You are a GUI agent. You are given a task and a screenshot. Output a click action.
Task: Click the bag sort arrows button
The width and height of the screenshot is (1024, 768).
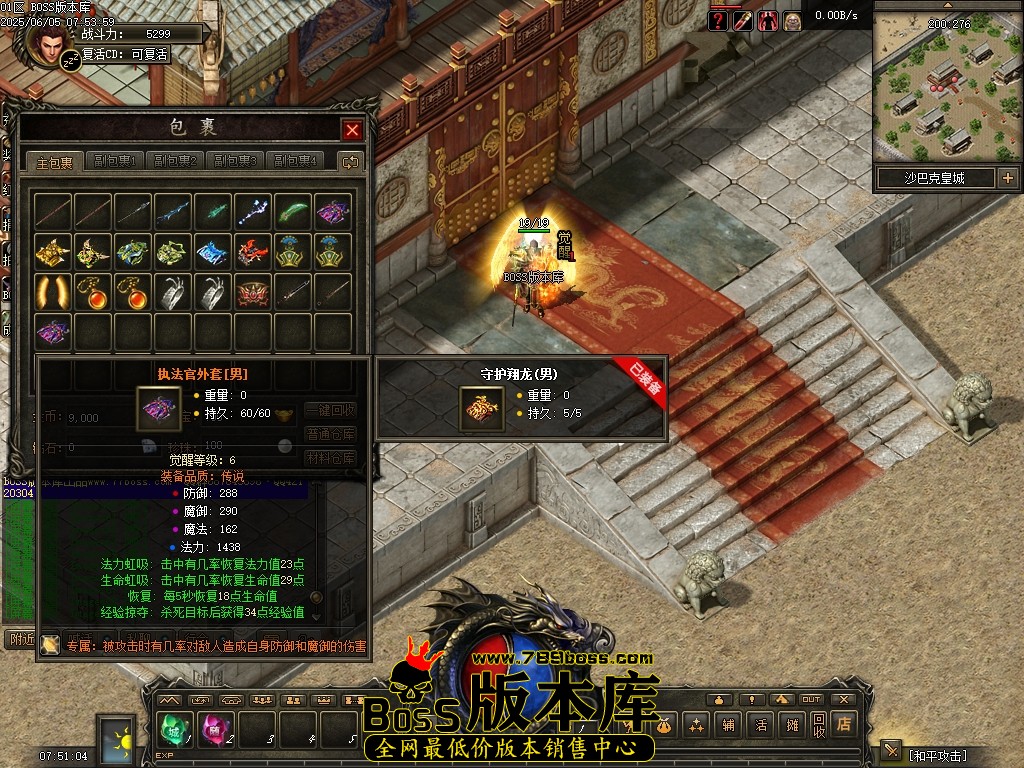tap(350, 161)
